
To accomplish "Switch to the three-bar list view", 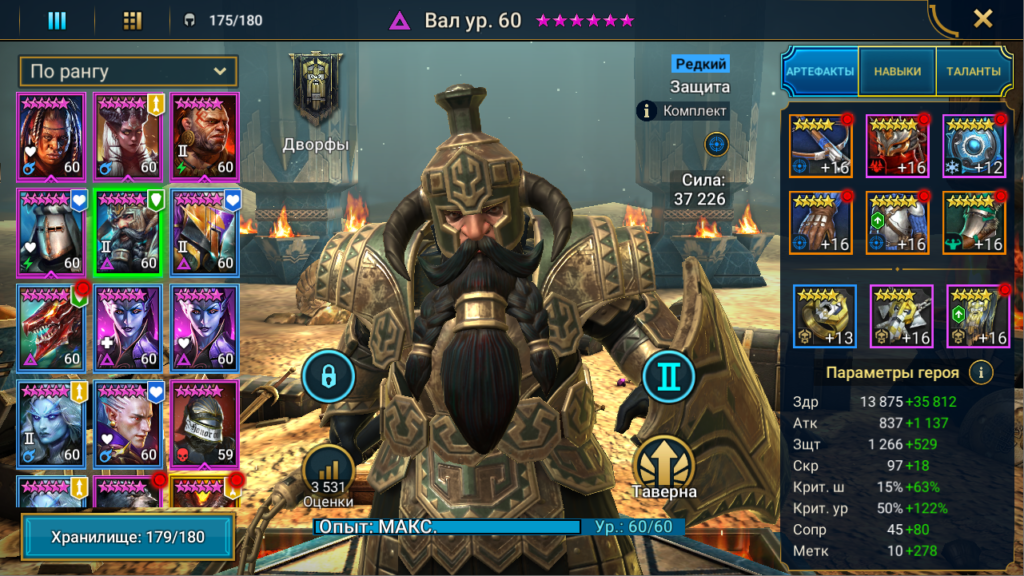I will [x=57, y=20].
